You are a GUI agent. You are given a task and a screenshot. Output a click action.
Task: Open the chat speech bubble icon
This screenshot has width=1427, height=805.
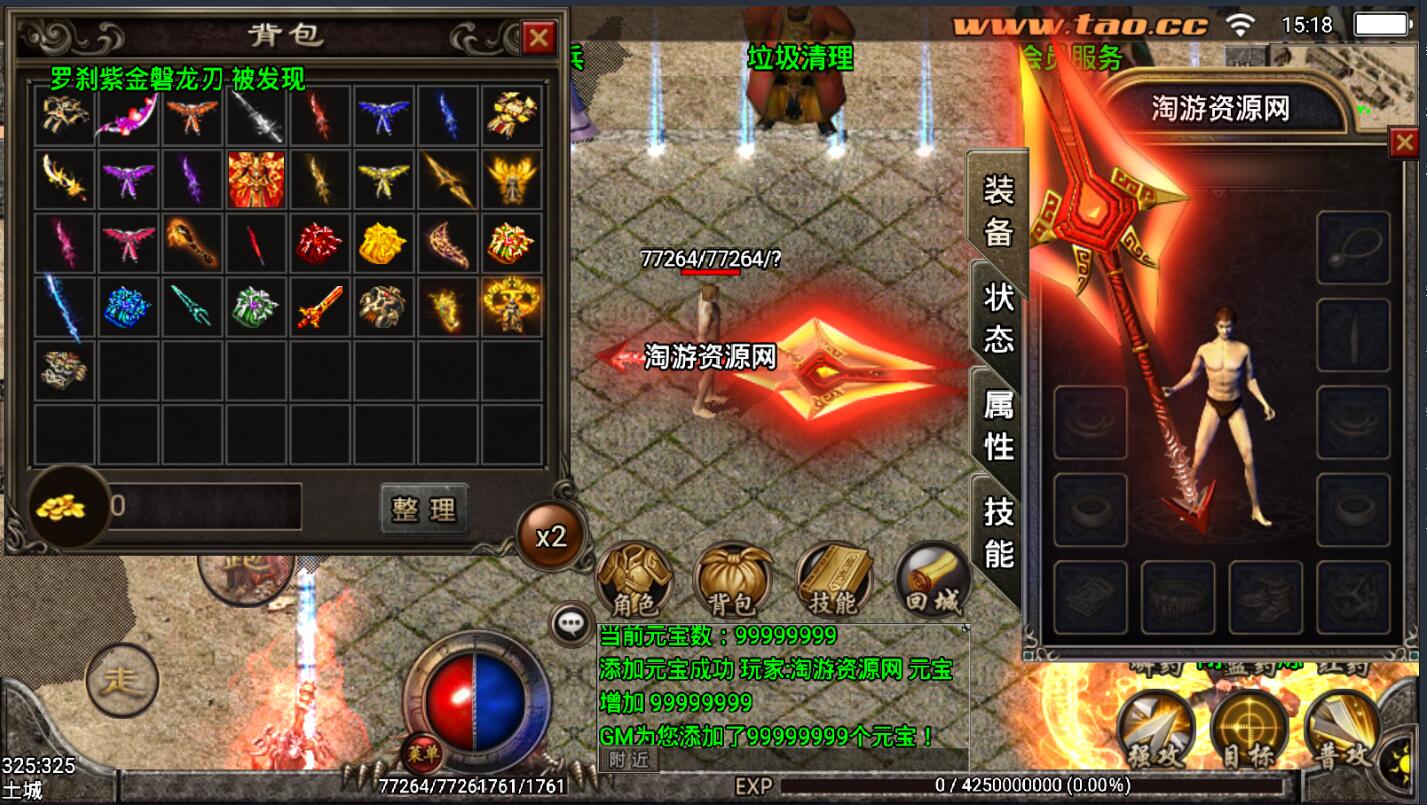[x=571, y=625]
